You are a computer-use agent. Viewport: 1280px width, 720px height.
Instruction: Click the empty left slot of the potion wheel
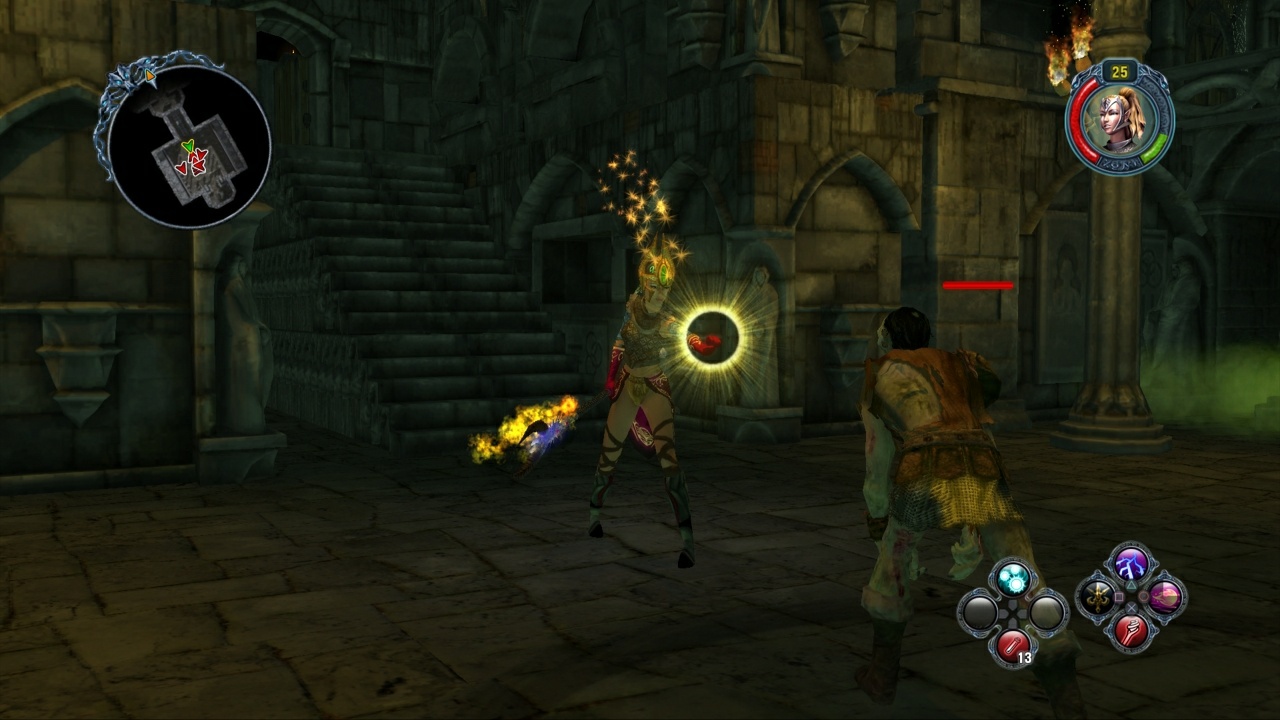coord(980,611)
